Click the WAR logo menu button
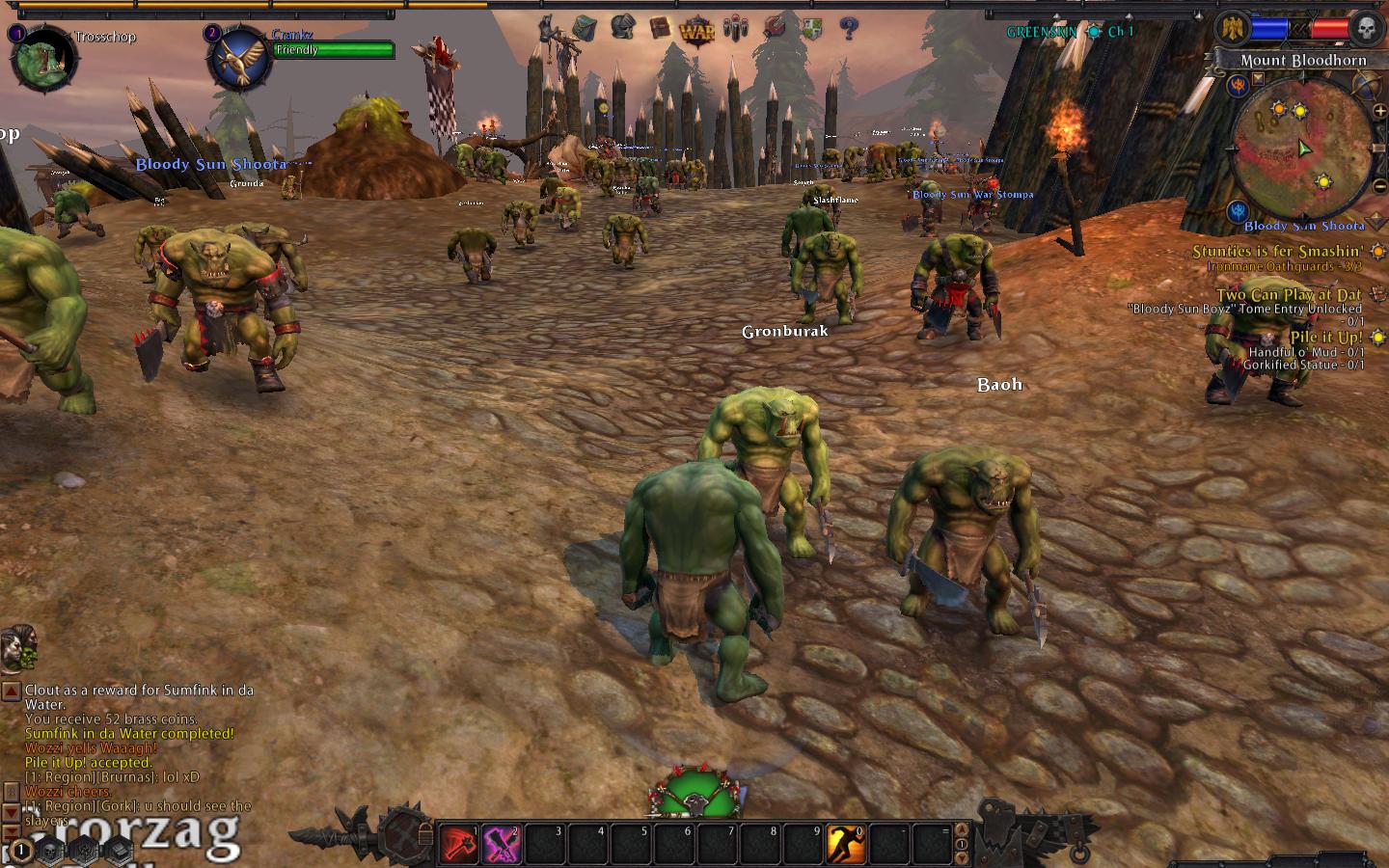This screenshot has width=1389, height=868. (x=697, y=30)
